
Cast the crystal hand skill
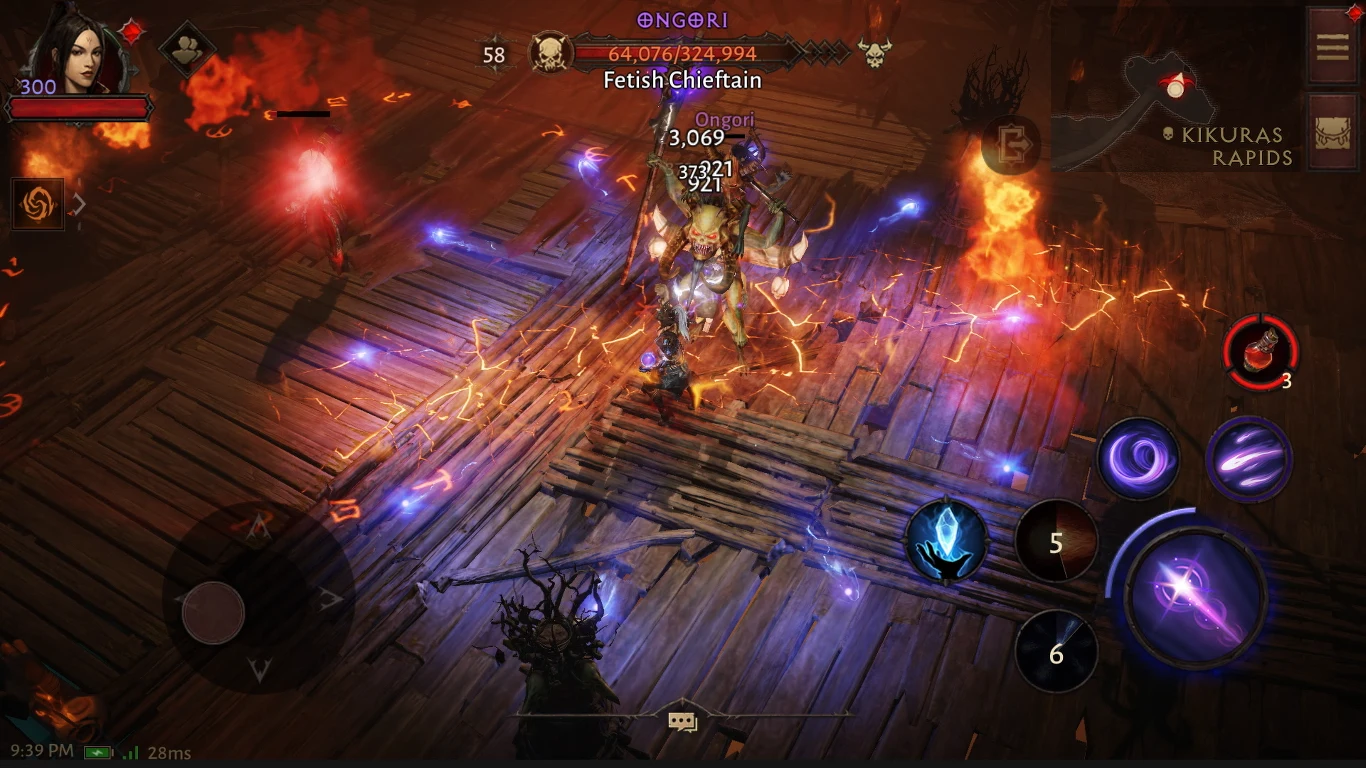pos(944,543)
